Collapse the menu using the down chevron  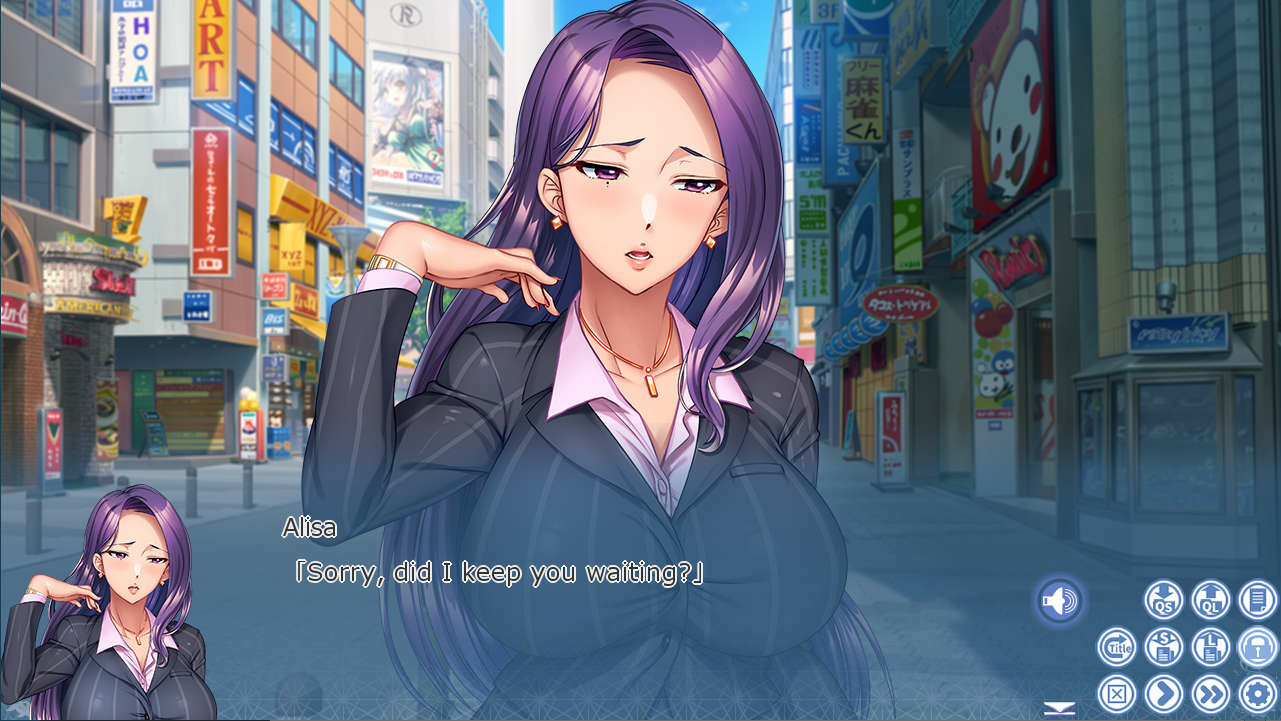pos(1060,707)
